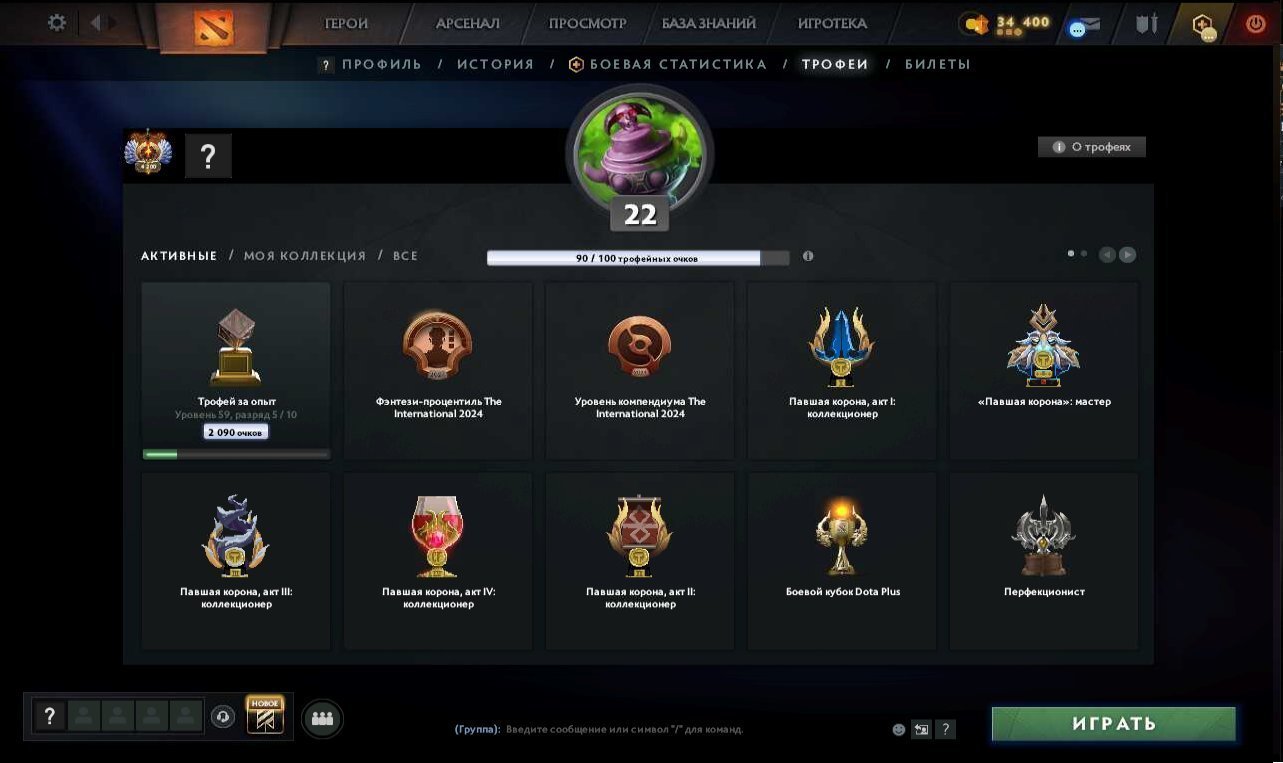Click the Dota Plus hexagon icon
The image size is (1283, 763).
tap(1203, 24)
